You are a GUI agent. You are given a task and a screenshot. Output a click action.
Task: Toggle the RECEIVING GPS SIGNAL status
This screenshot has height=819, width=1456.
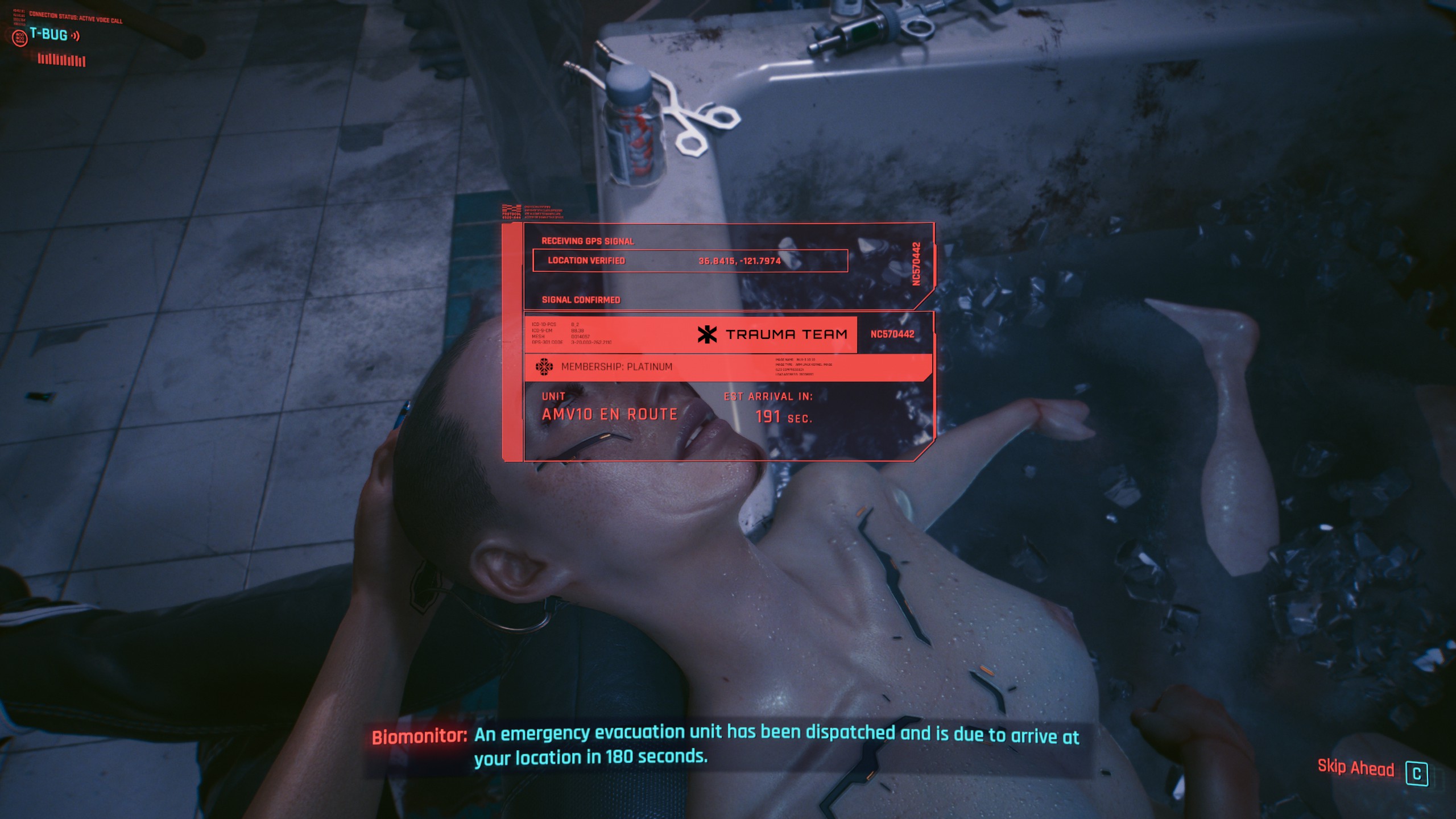click(588, 241)
